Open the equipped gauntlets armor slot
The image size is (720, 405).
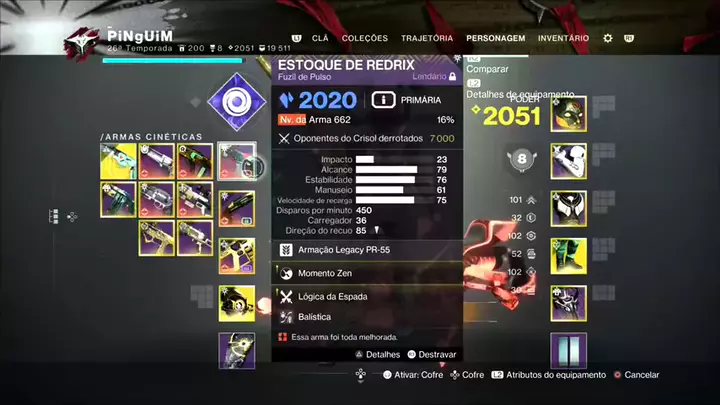point(568,160)
